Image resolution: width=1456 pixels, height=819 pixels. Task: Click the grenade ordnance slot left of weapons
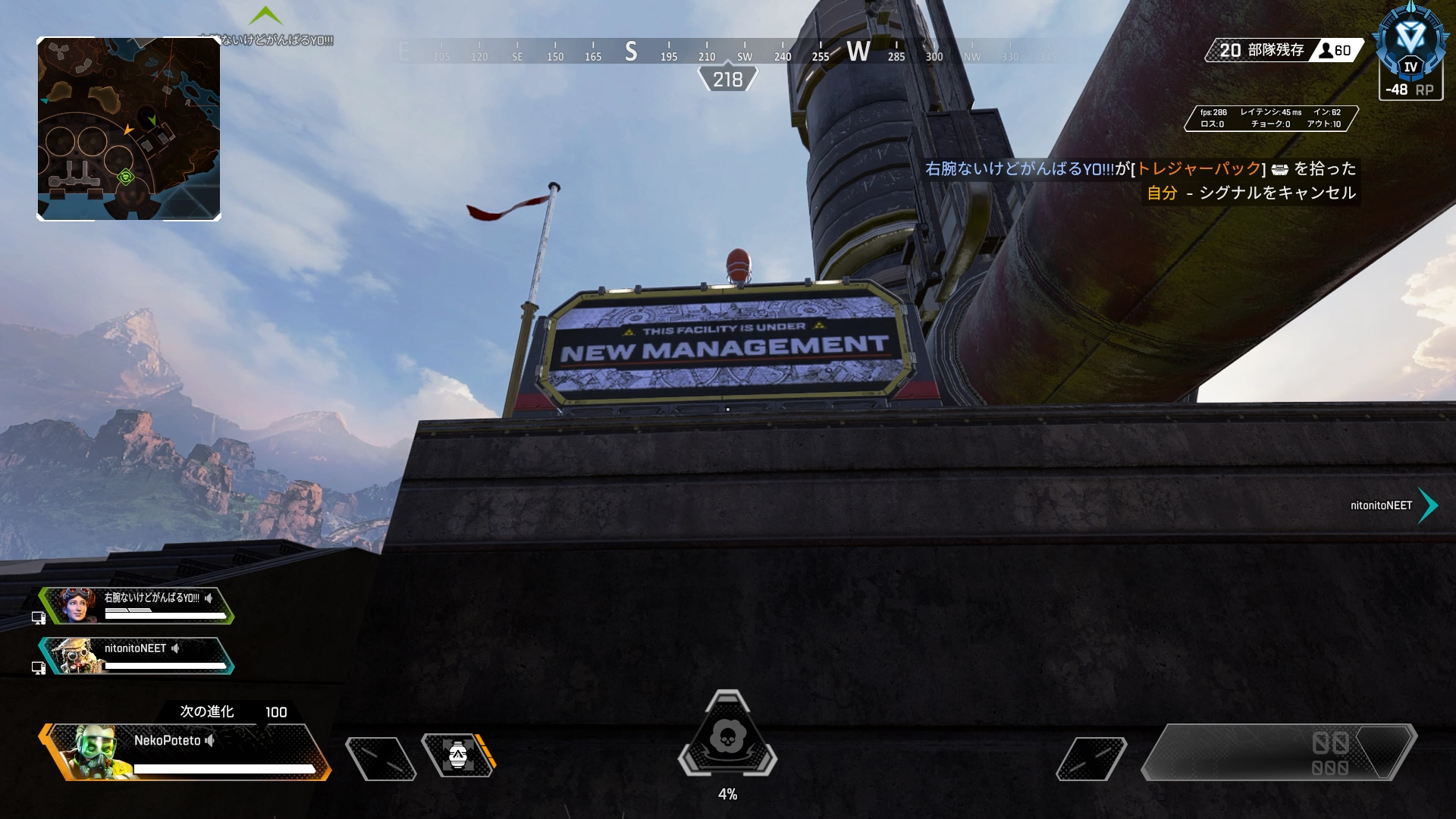point(1090,758)
